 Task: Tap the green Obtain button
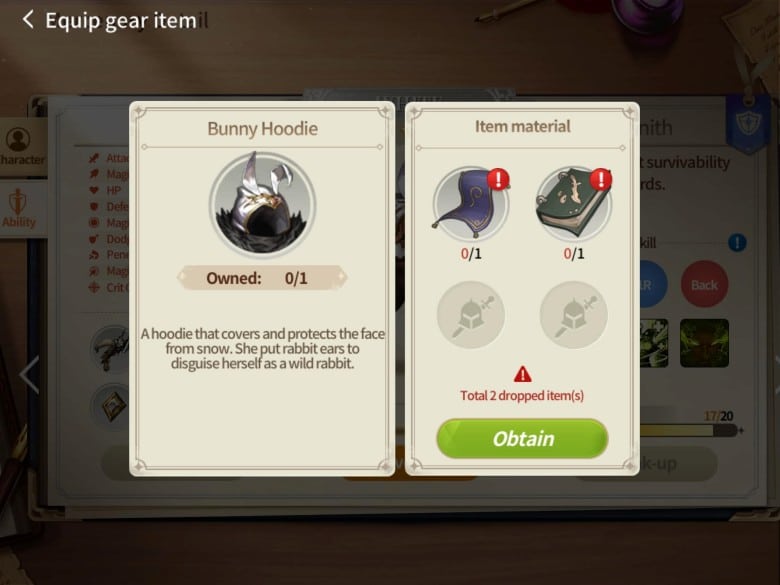[522, 439]
